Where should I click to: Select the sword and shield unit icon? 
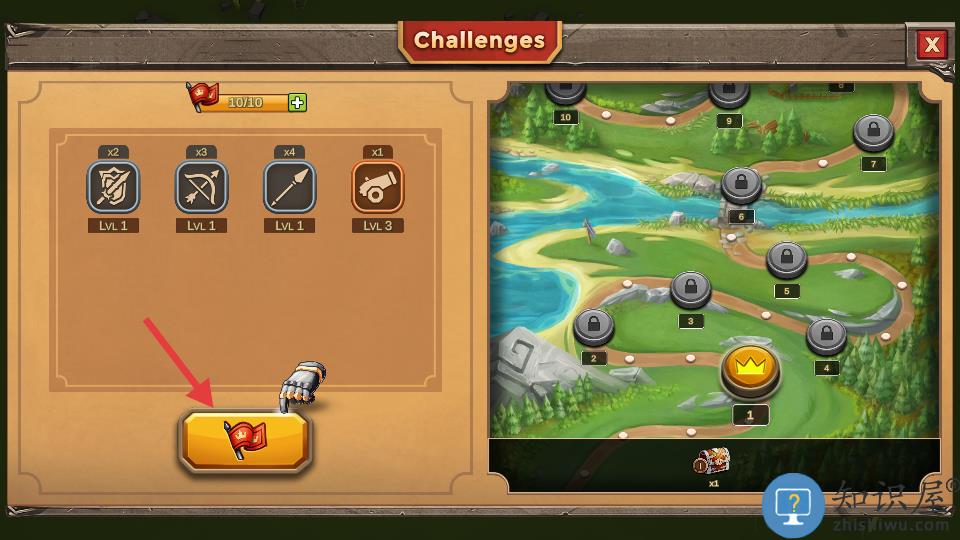pos(113,187)
